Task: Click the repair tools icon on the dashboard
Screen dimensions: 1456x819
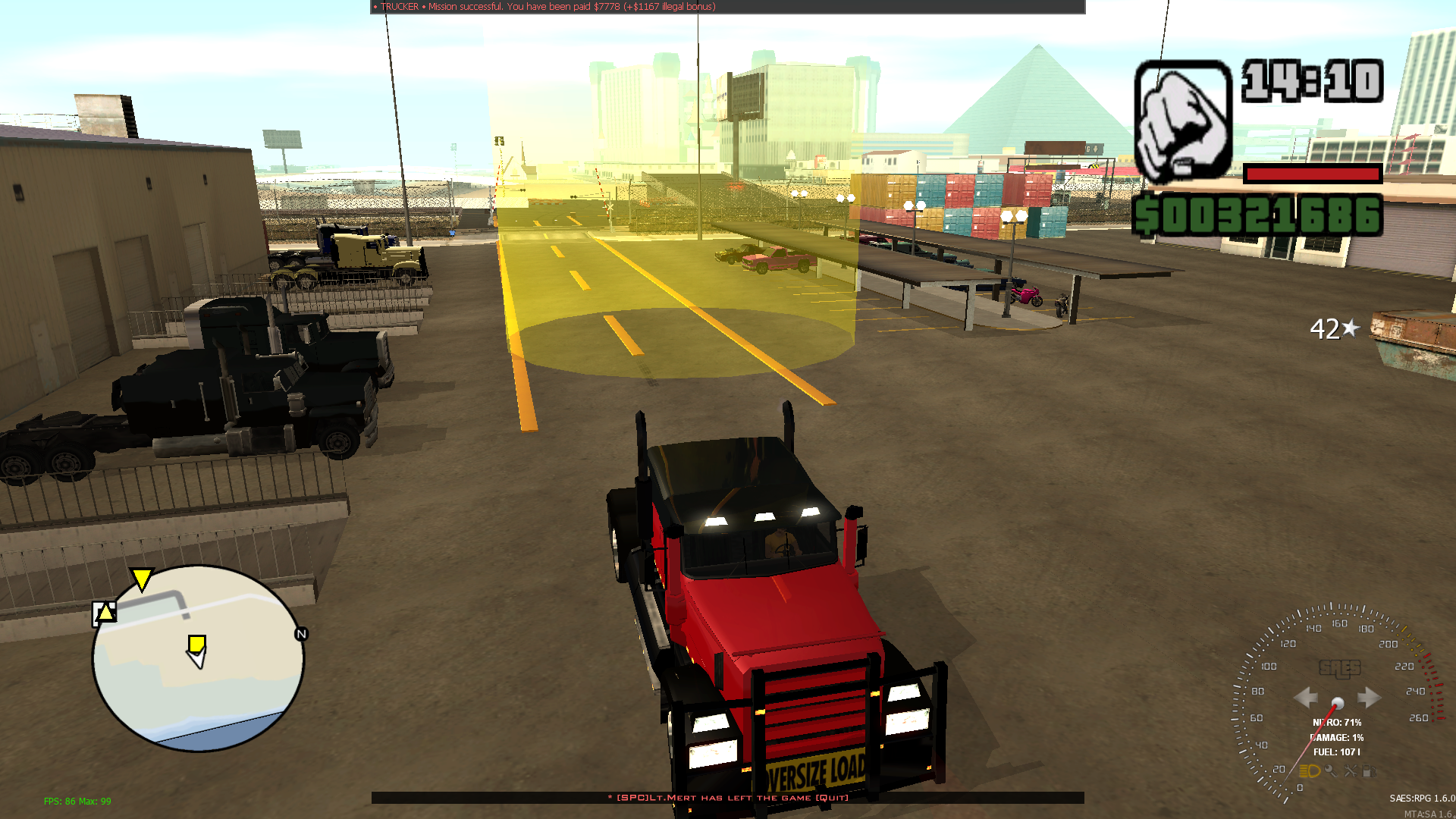Action: pyautogui.click(x=1351, y=770)
